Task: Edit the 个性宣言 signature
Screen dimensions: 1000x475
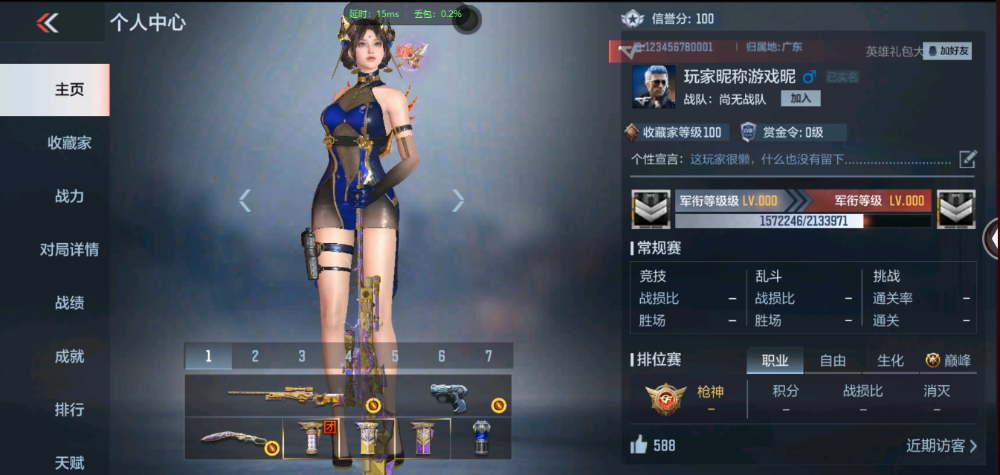Action: [967, 158]
